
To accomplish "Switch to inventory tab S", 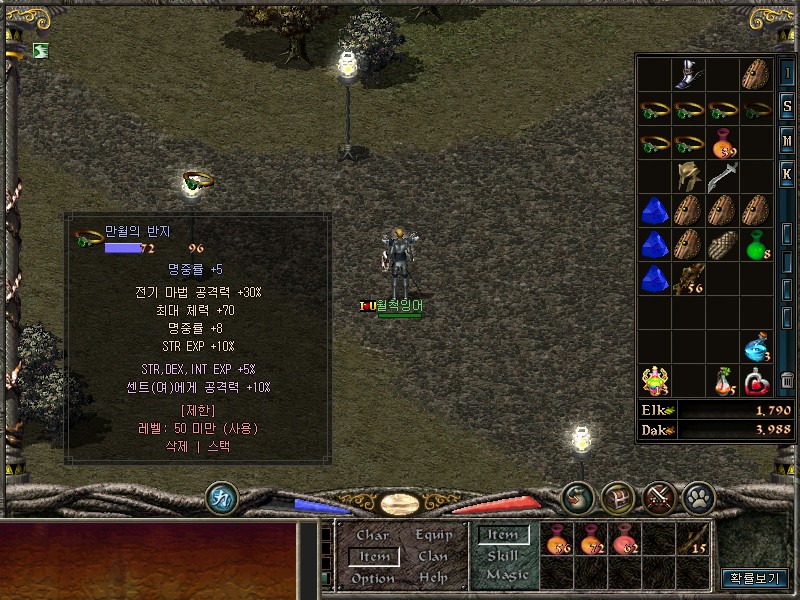I will 788,107.
